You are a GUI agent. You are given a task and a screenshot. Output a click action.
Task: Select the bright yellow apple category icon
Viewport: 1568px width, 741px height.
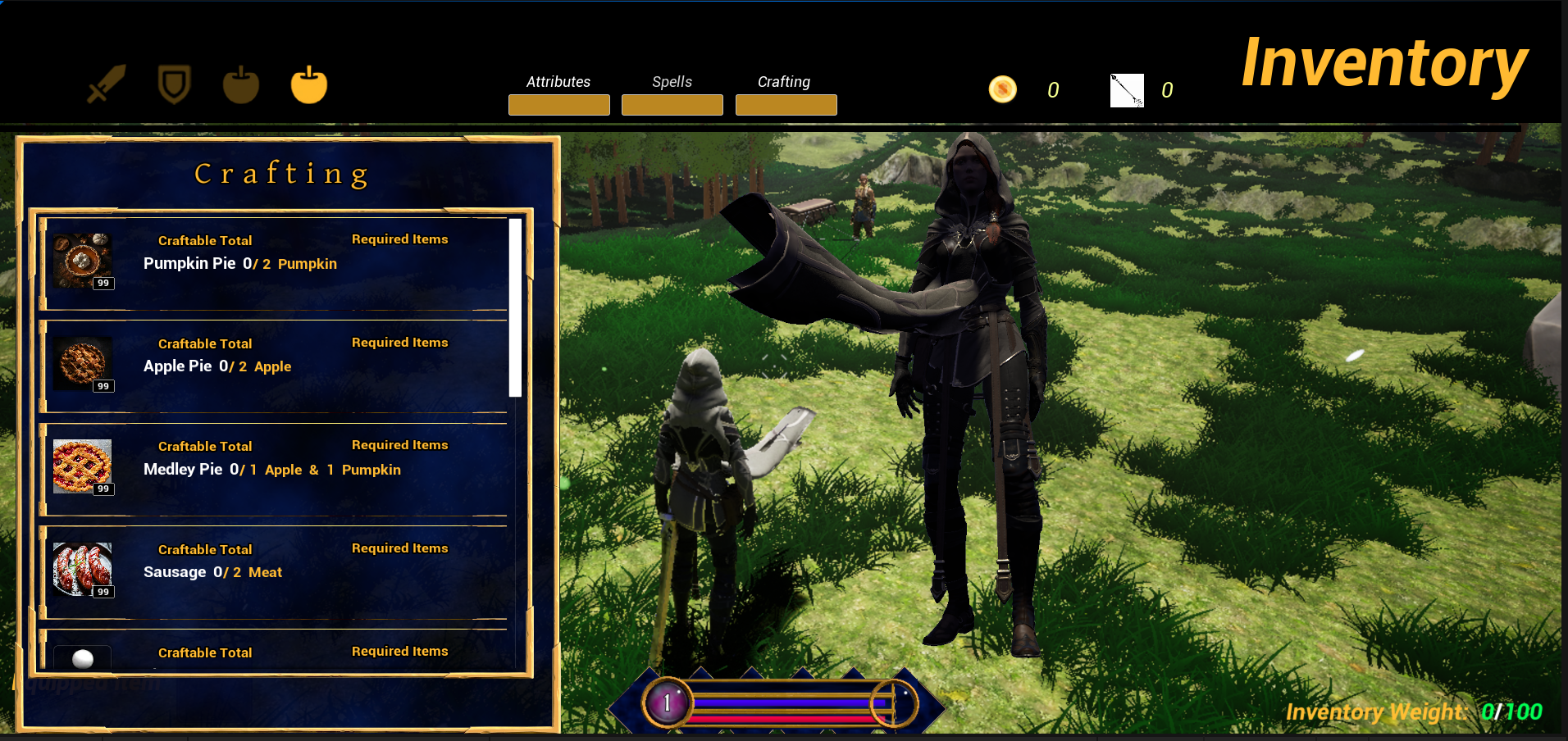pyautogui.click(x=309, y=84)
